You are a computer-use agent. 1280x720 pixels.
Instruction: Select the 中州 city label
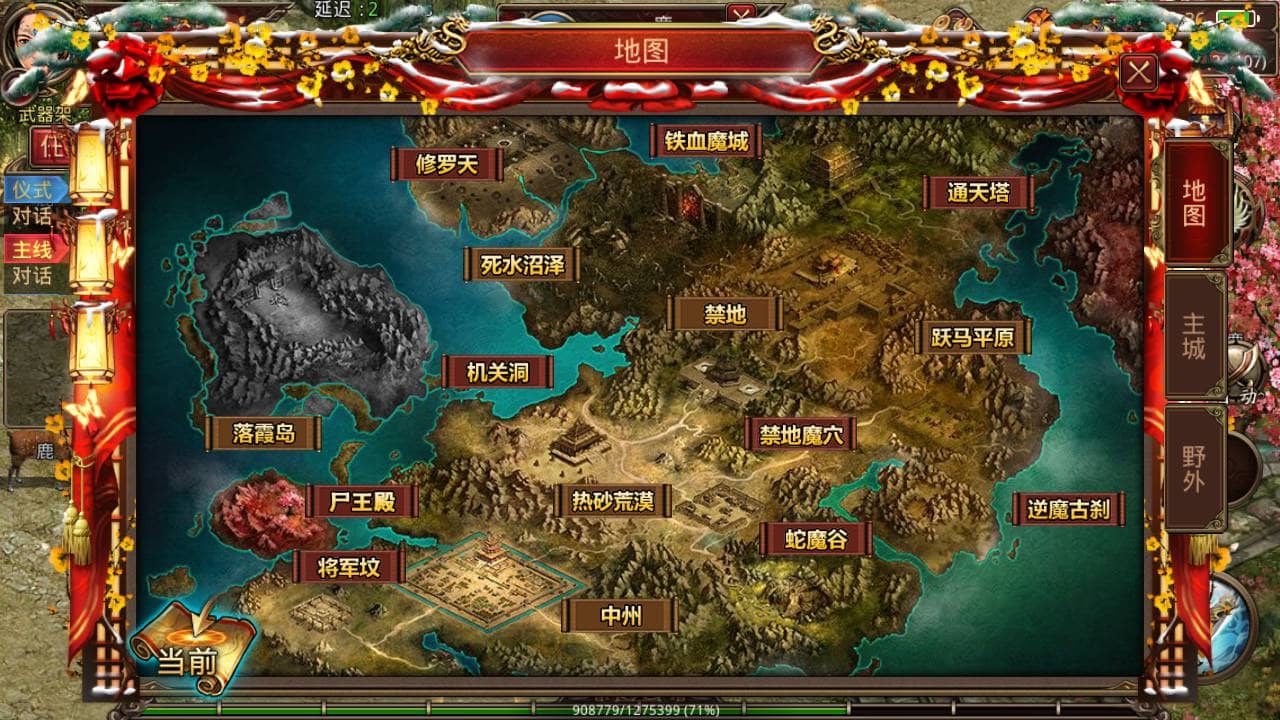[x=620, y=616]
